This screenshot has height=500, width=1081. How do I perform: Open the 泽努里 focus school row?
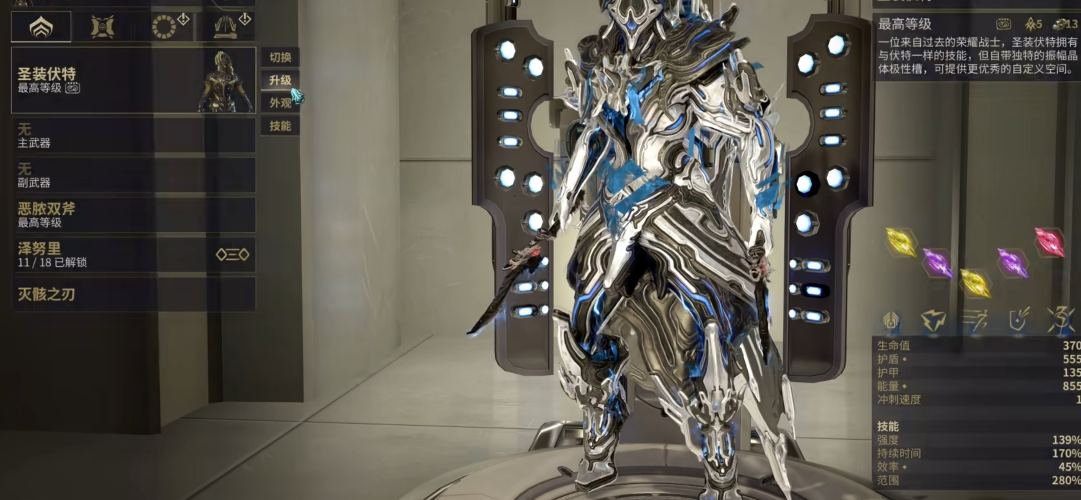pyautogui.click(x=133, y=254)
